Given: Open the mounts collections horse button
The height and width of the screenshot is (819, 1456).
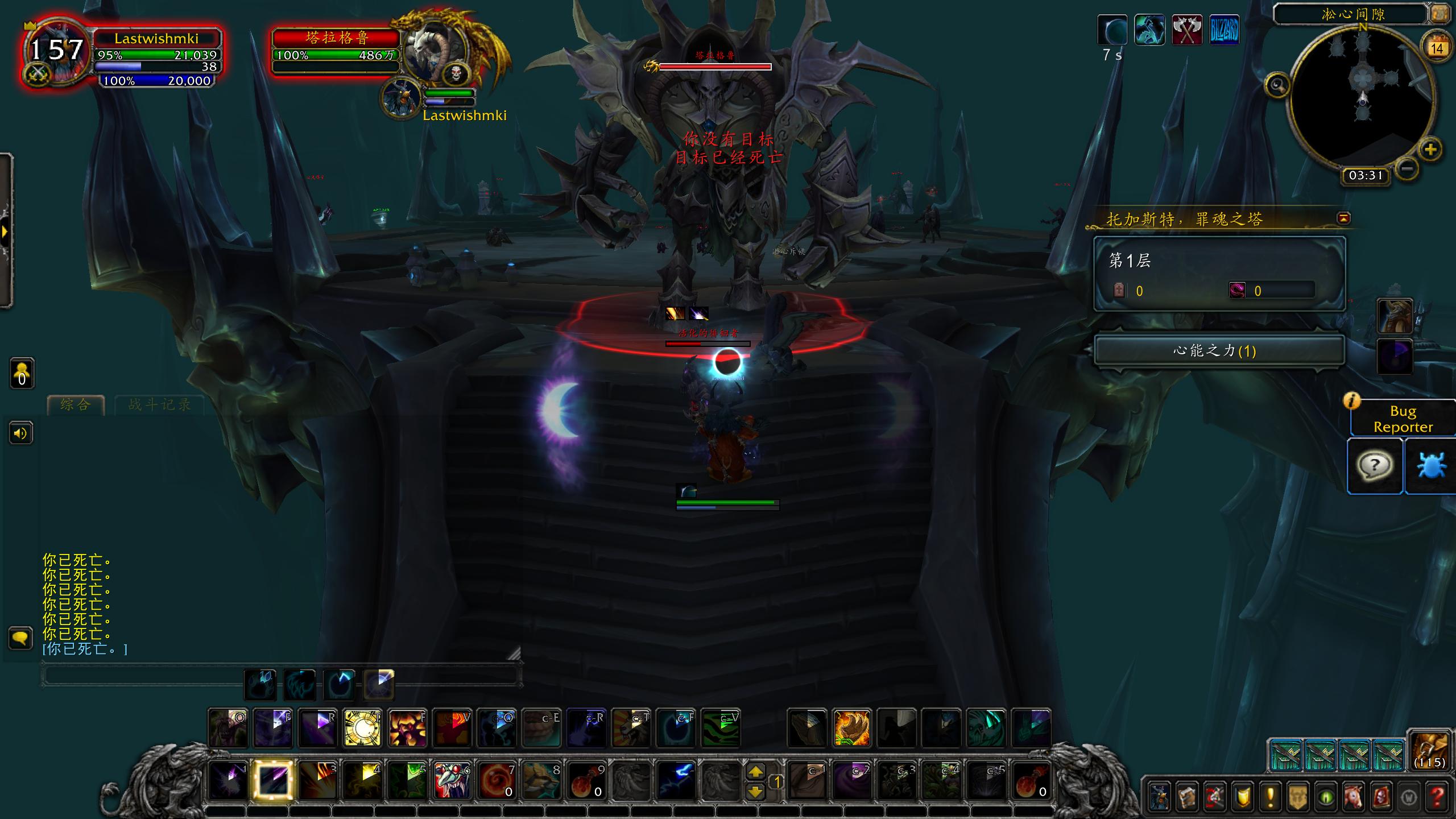Looking at the screenshot, I should coord(1354,797).
